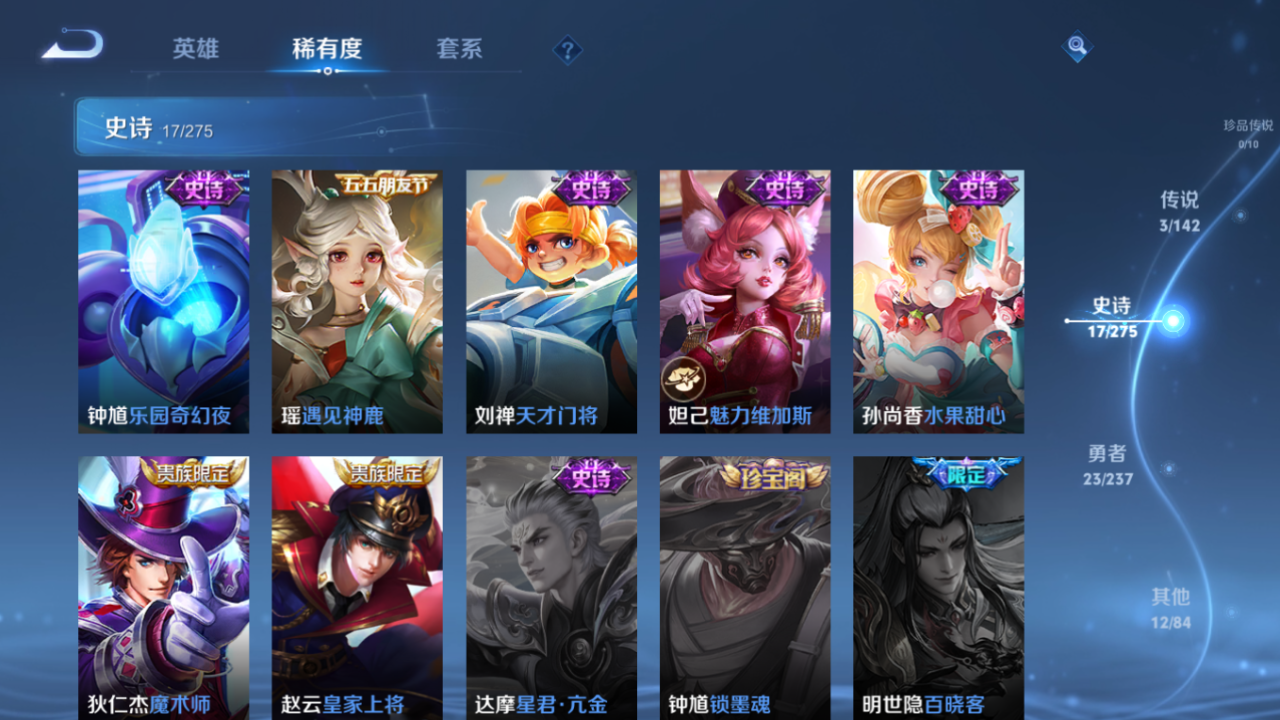
Task: Click the magnifier search icon top-right
Action: click(1076, 46)
